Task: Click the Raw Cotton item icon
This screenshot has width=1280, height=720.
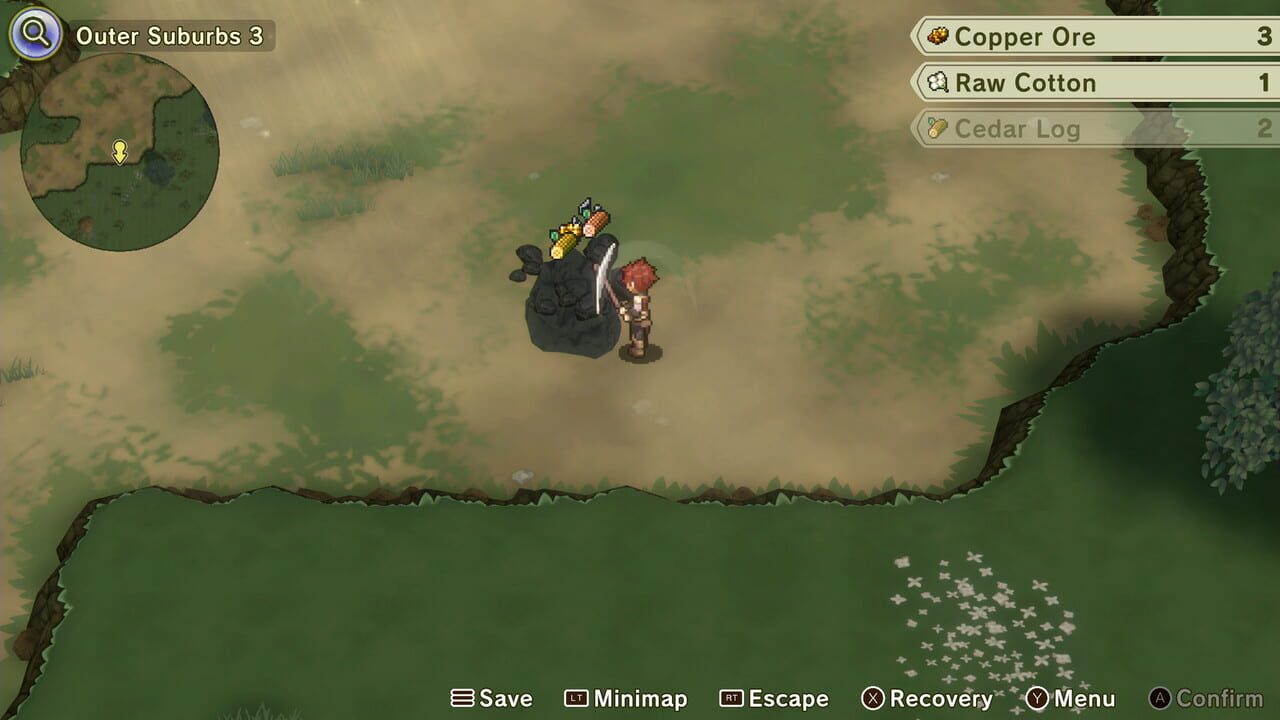Action: (938, 83)
